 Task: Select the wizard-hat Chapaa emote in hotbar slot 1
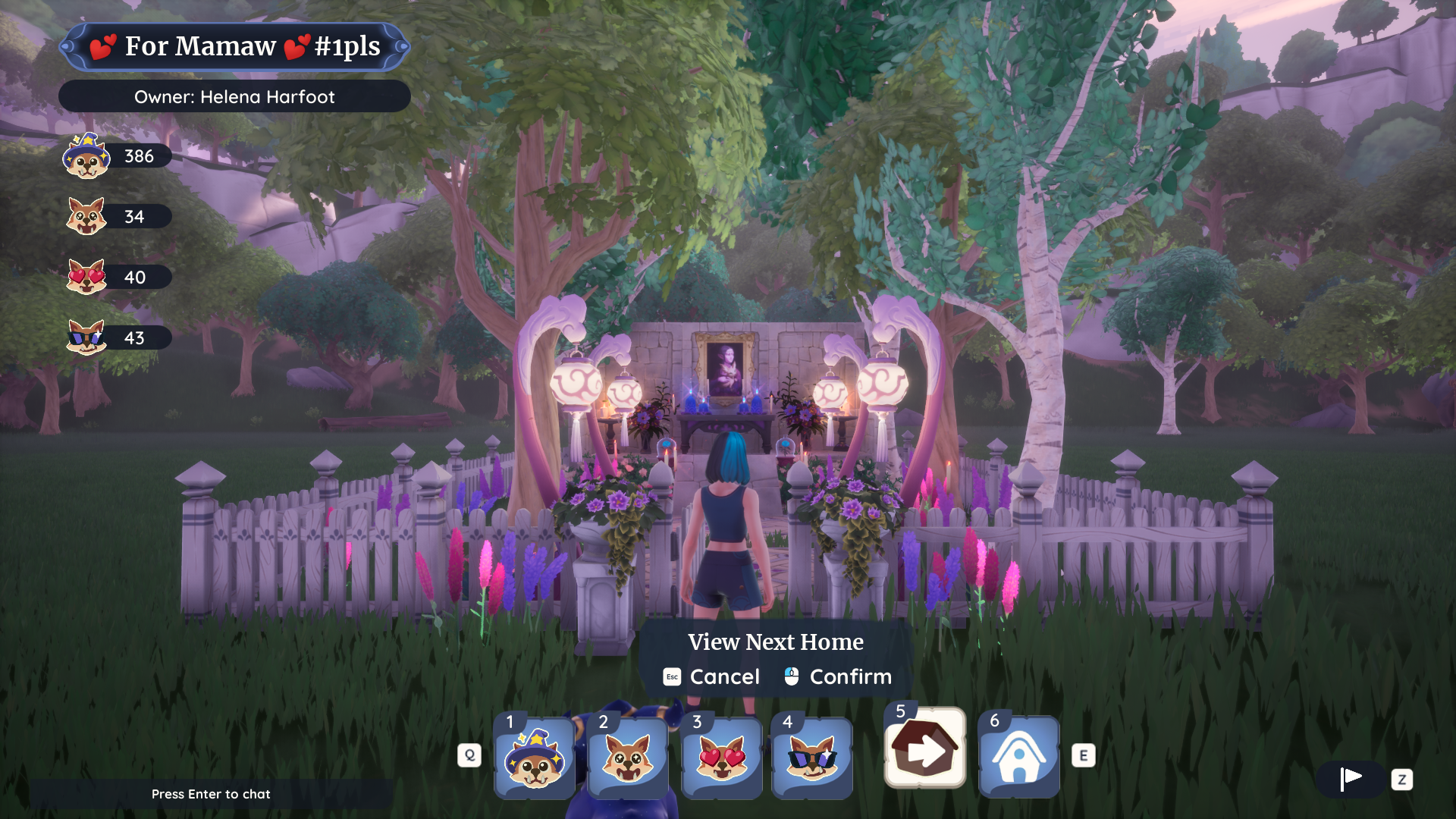535,758
